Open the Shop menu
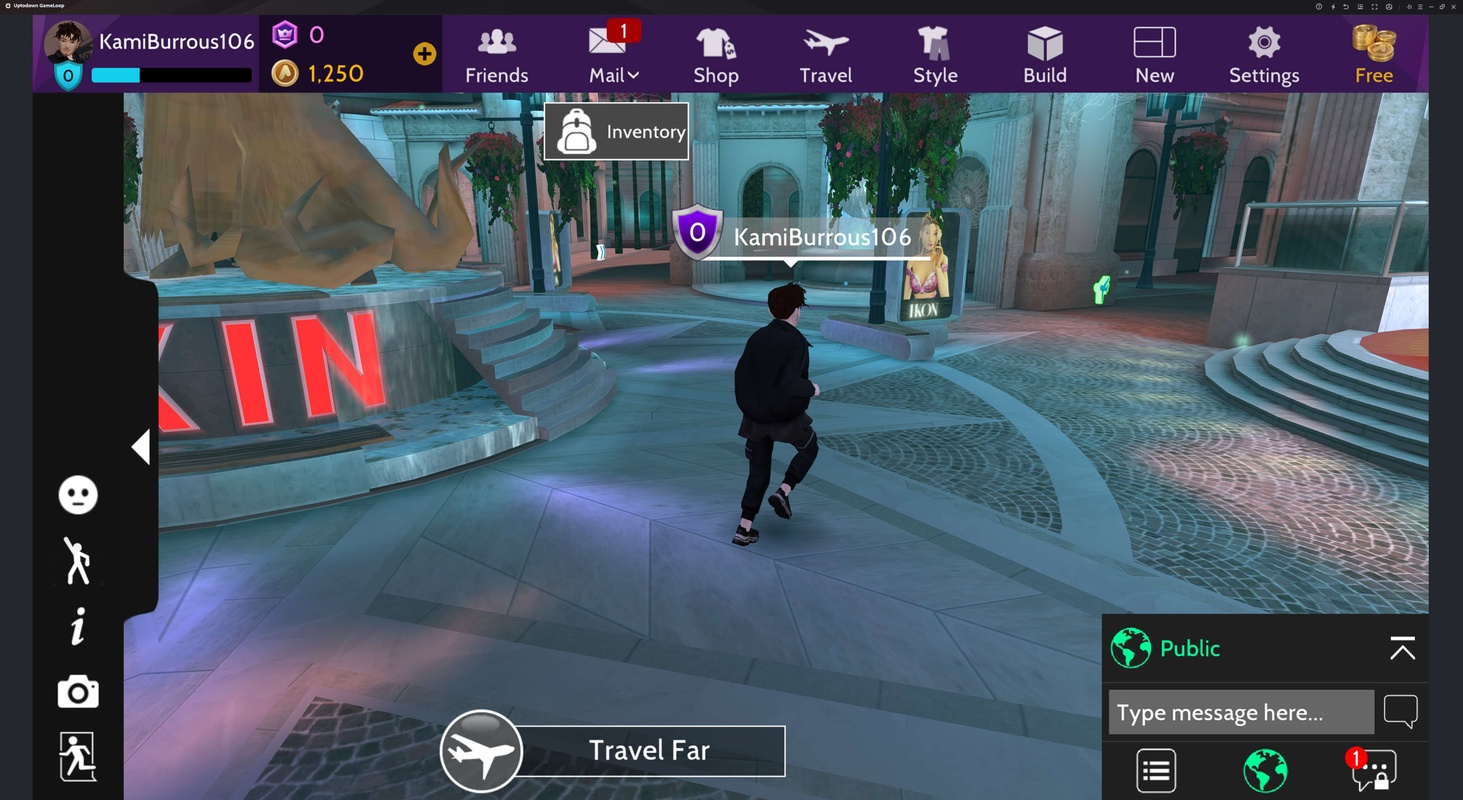This screenshot has width=1463, height=800. [x=715, y=55]
